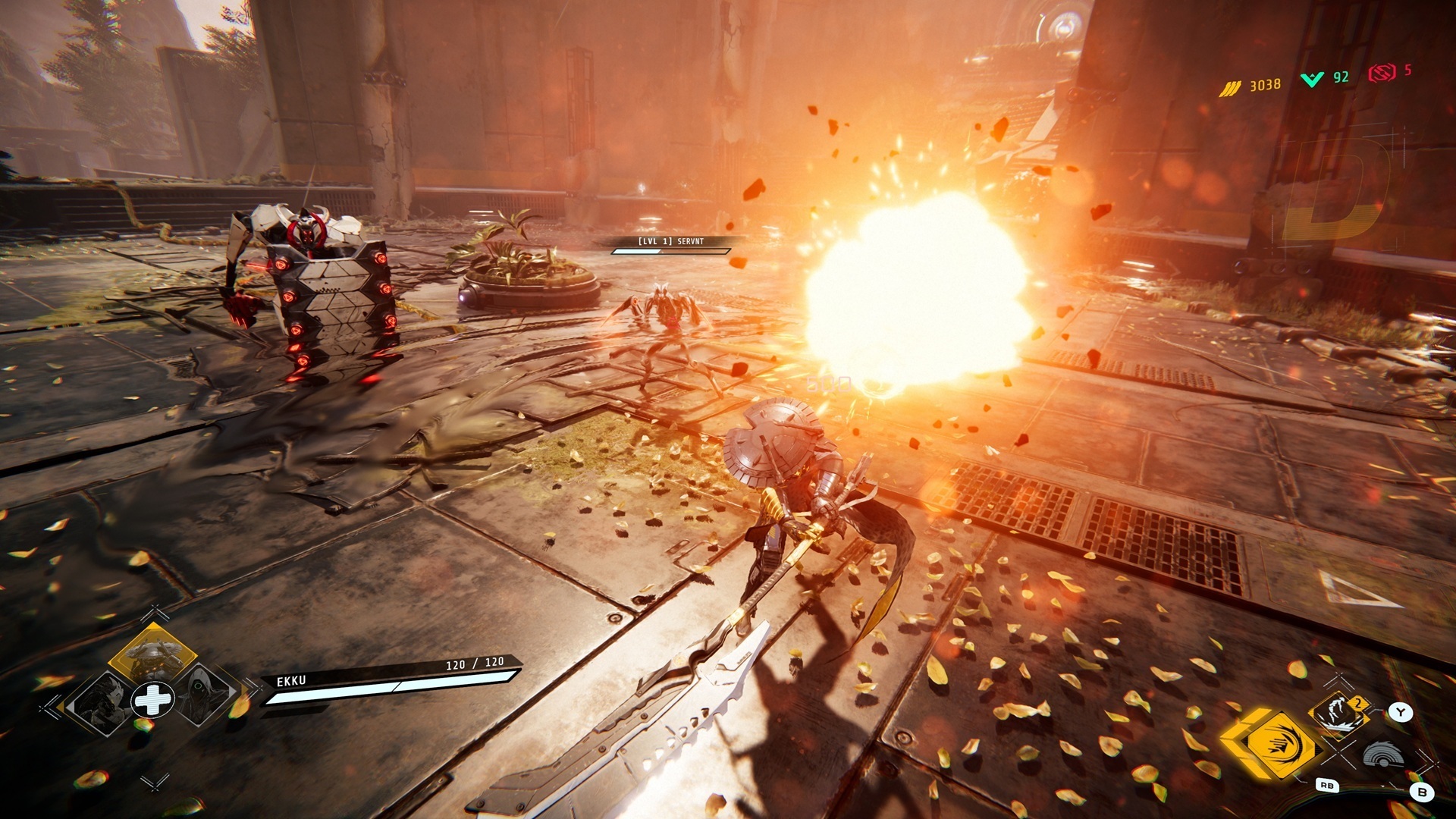This screenshot has width=1456, height=819.
Task: Use the ground slam ability icon
Action: pyautogui.click(x=1340, y=715)
